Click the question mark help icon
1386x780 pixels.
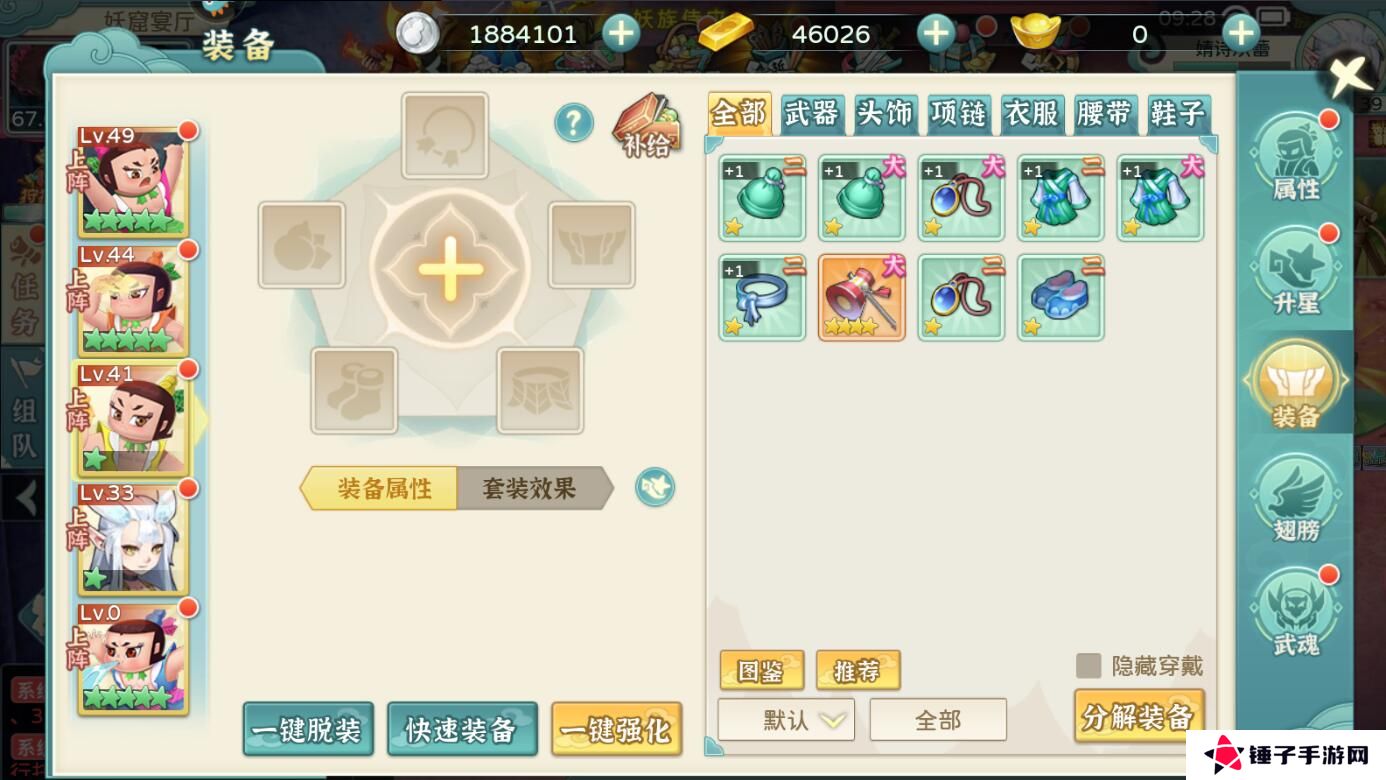click(x=574, y=124)
